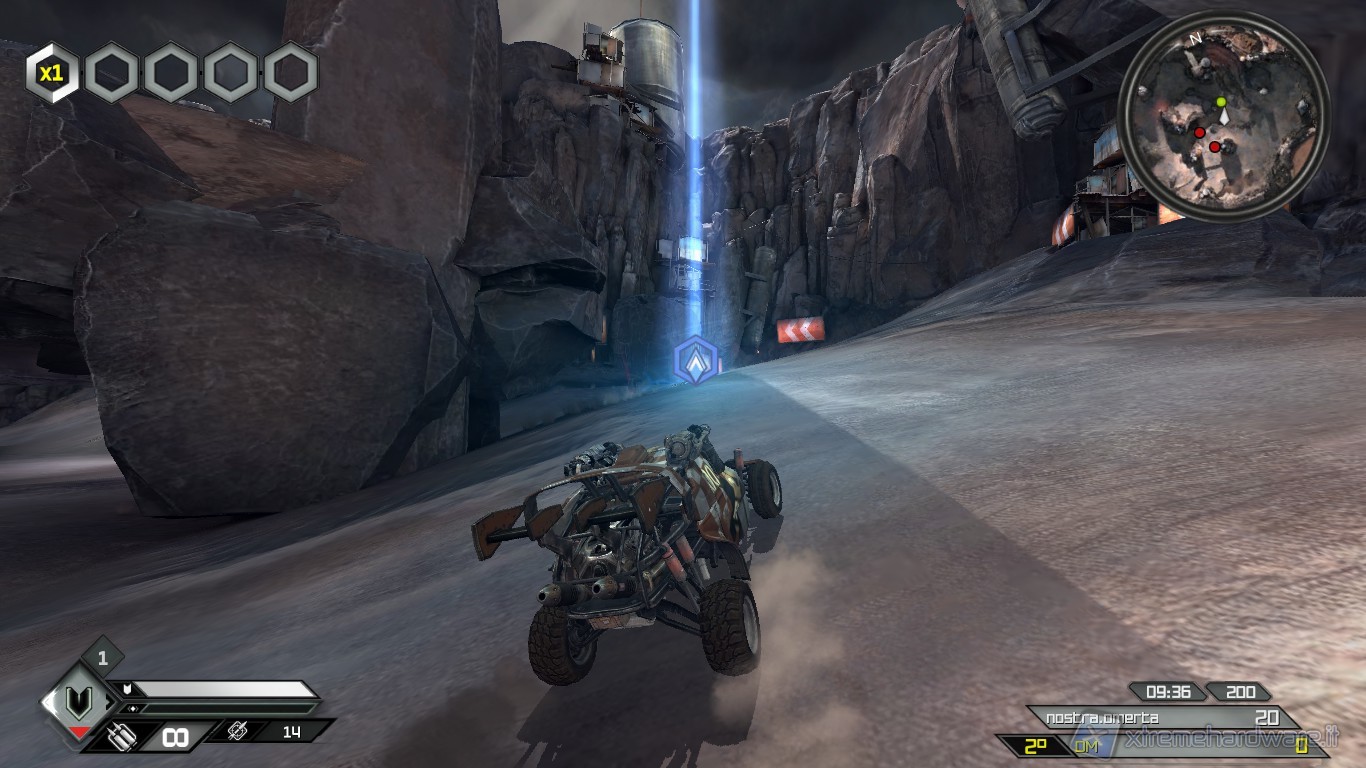
Task: Select the green dot on the minimap
Action: click(x=1220, y=102)
